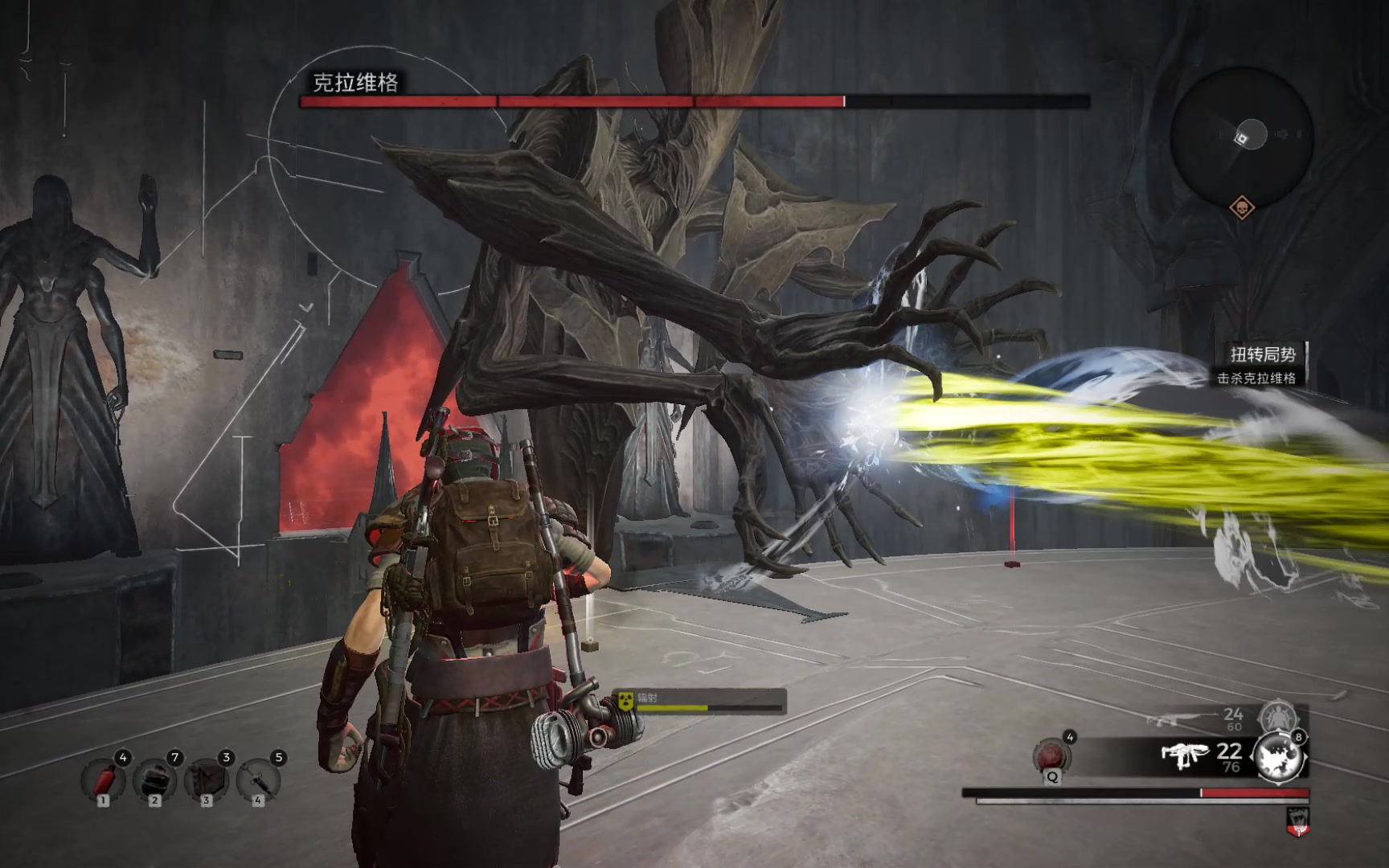The width and height of the screenshot is (1389, 868).
Task: Click the circular minimap
Action: [1242, 137]
